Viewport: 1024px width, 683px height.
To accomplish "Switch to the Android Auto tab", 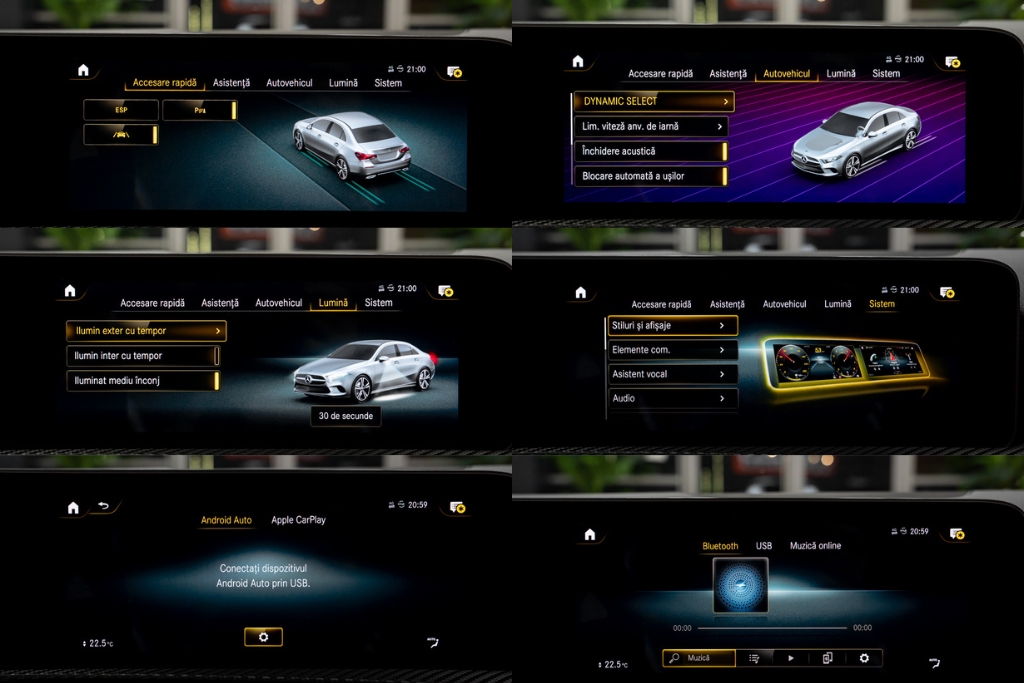I will click(226, 520).
